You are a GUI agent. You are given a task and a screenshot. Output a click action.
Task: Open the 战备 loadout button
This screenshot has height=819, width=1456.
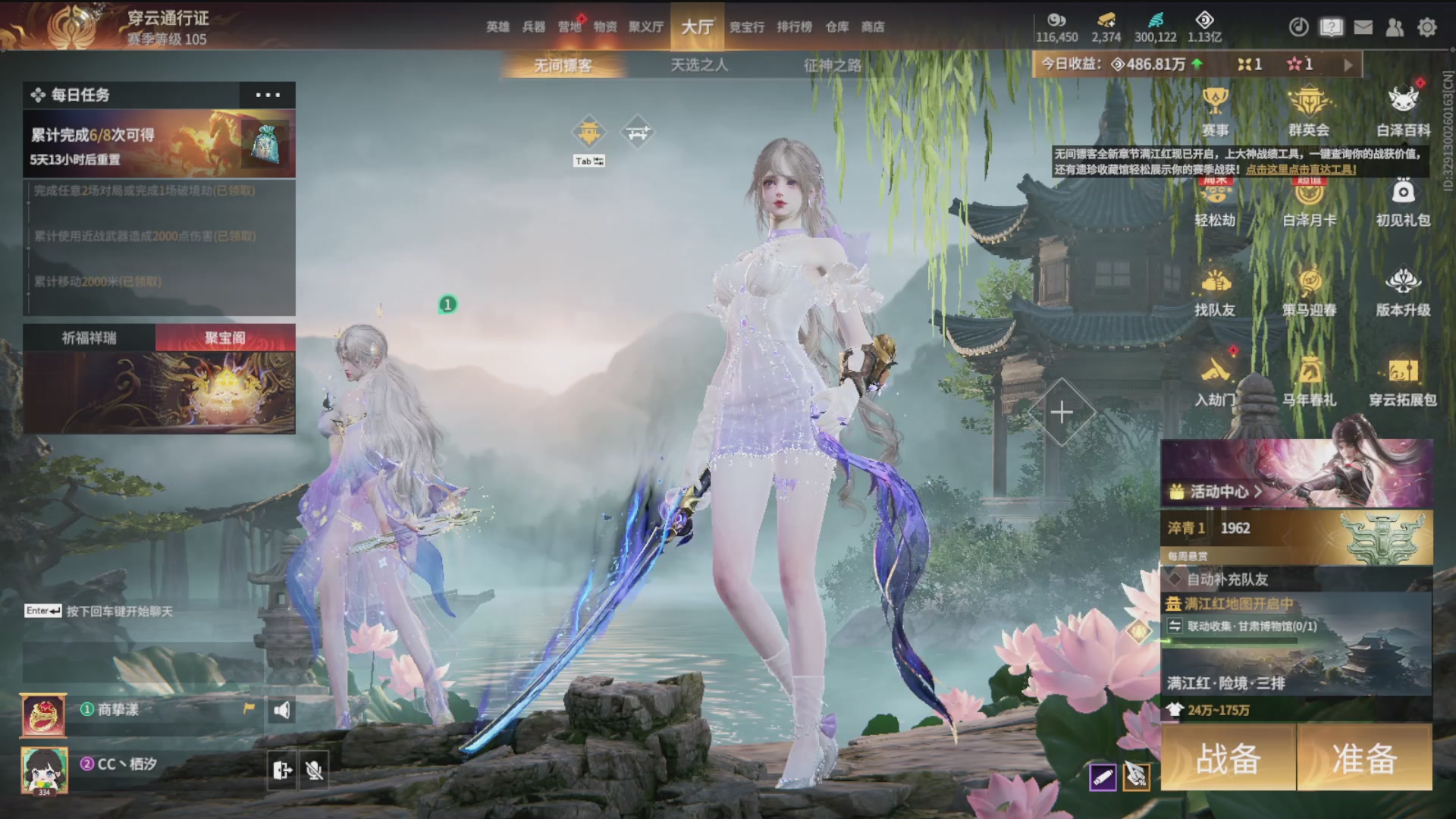tap(1228, 758)
